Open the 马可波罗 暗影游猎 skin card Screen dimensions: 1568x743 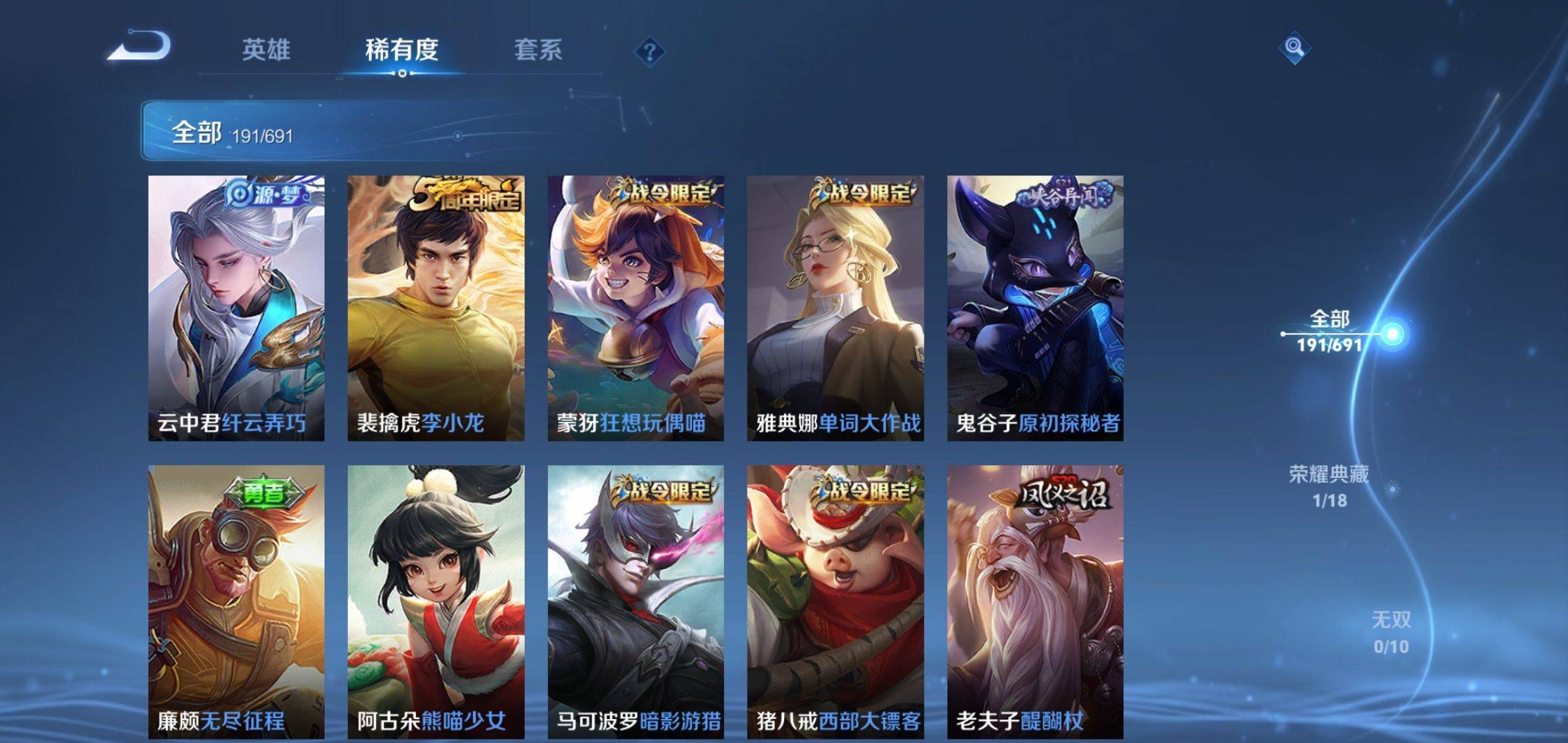coord(635,601)
